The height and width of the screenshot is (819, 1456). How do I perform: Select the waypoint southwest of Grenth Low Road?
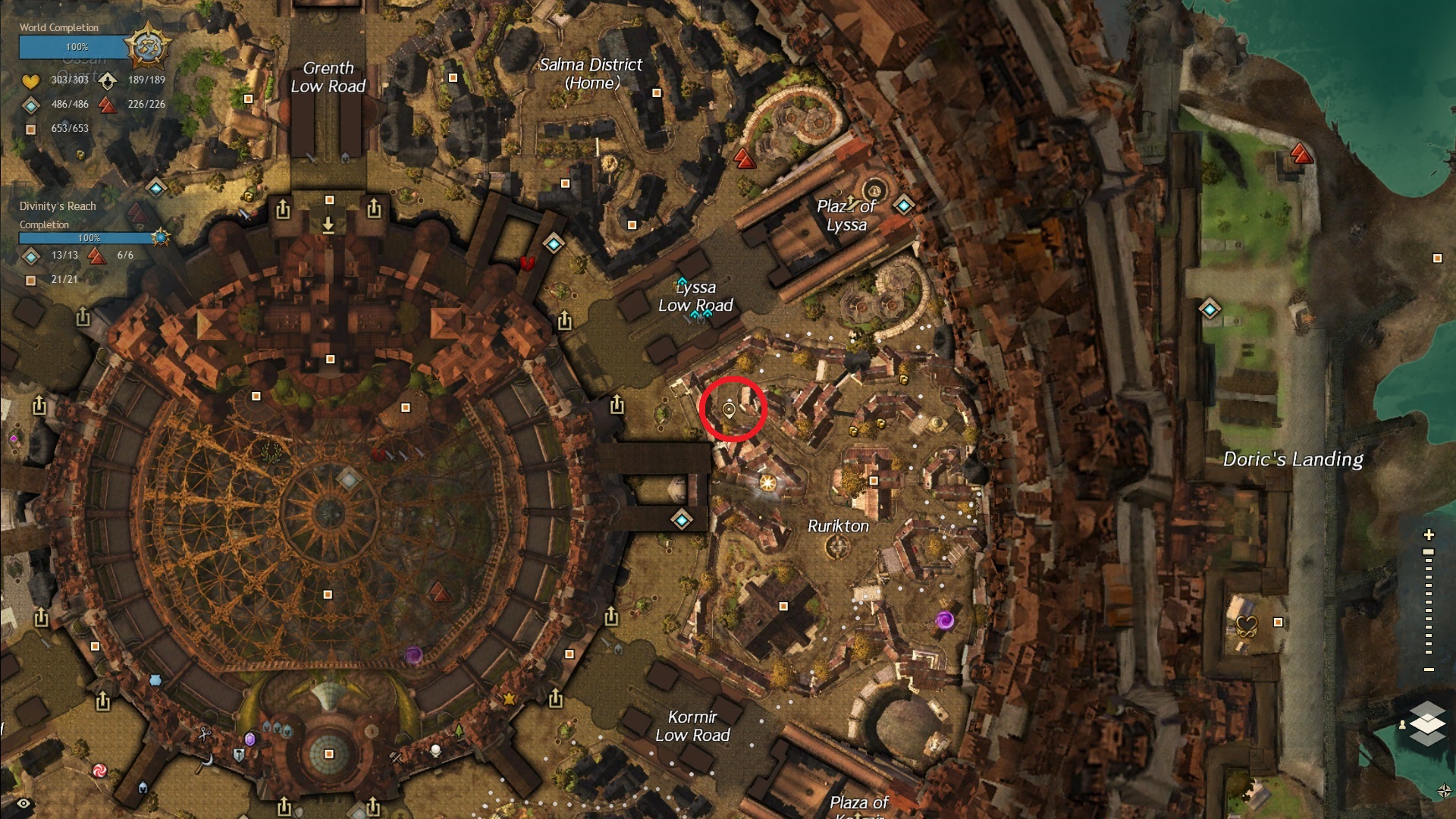pyautogui.click(x=156, y=187)
